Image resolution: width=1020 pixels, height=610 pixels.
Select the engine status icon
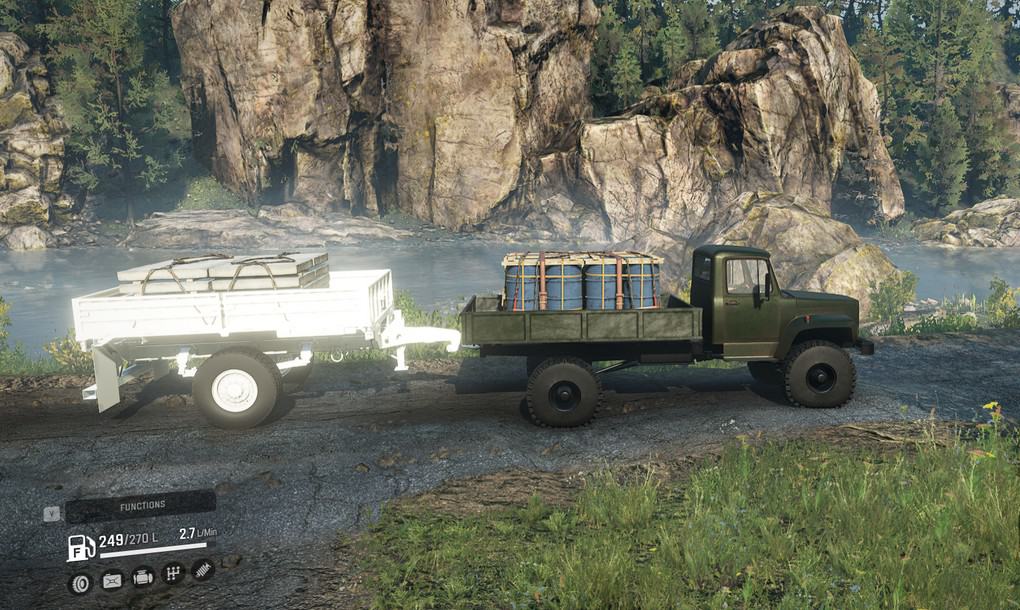click(x=143, y=577)
